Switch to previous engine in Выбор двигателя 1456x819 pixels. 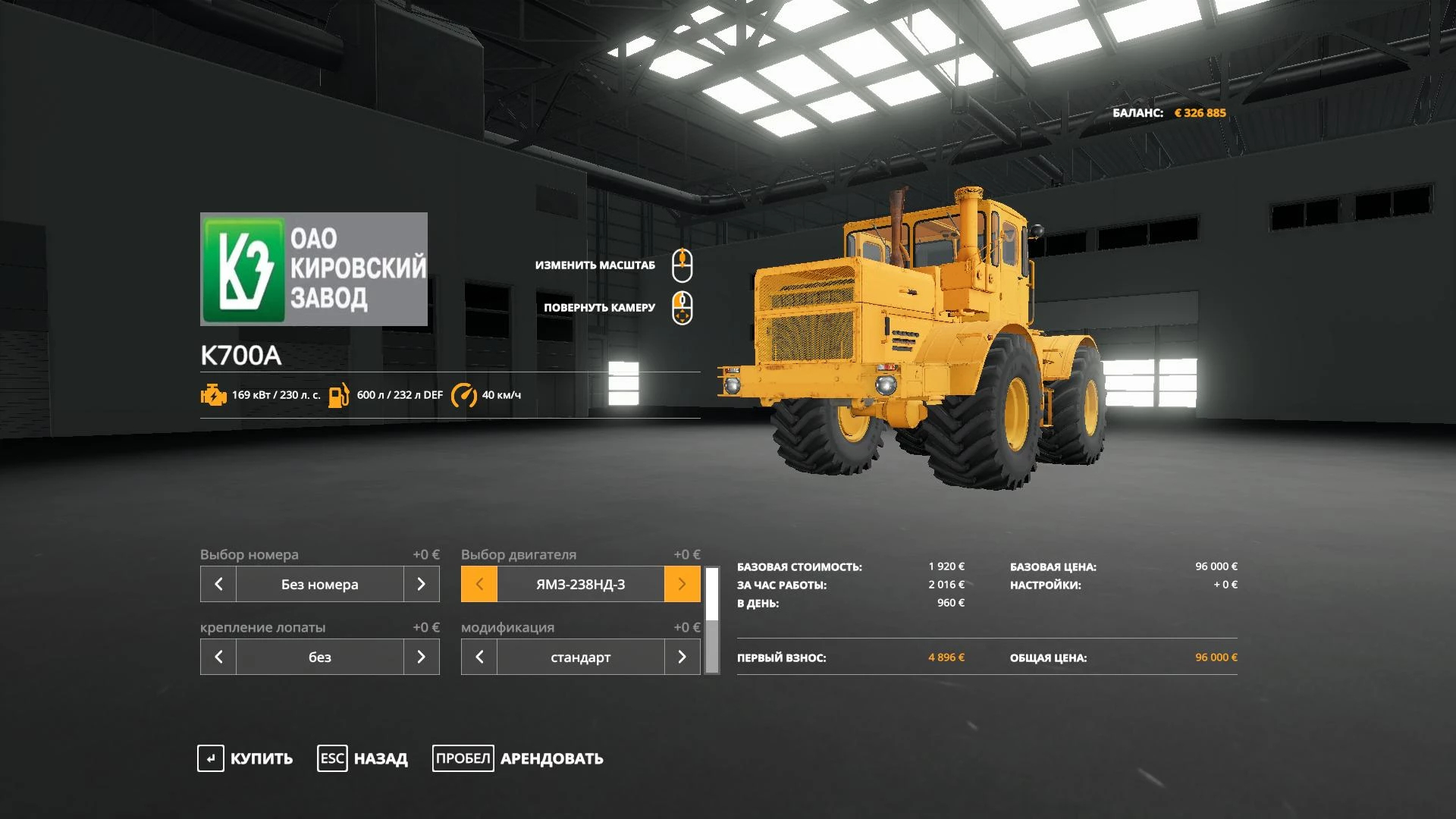479,584
